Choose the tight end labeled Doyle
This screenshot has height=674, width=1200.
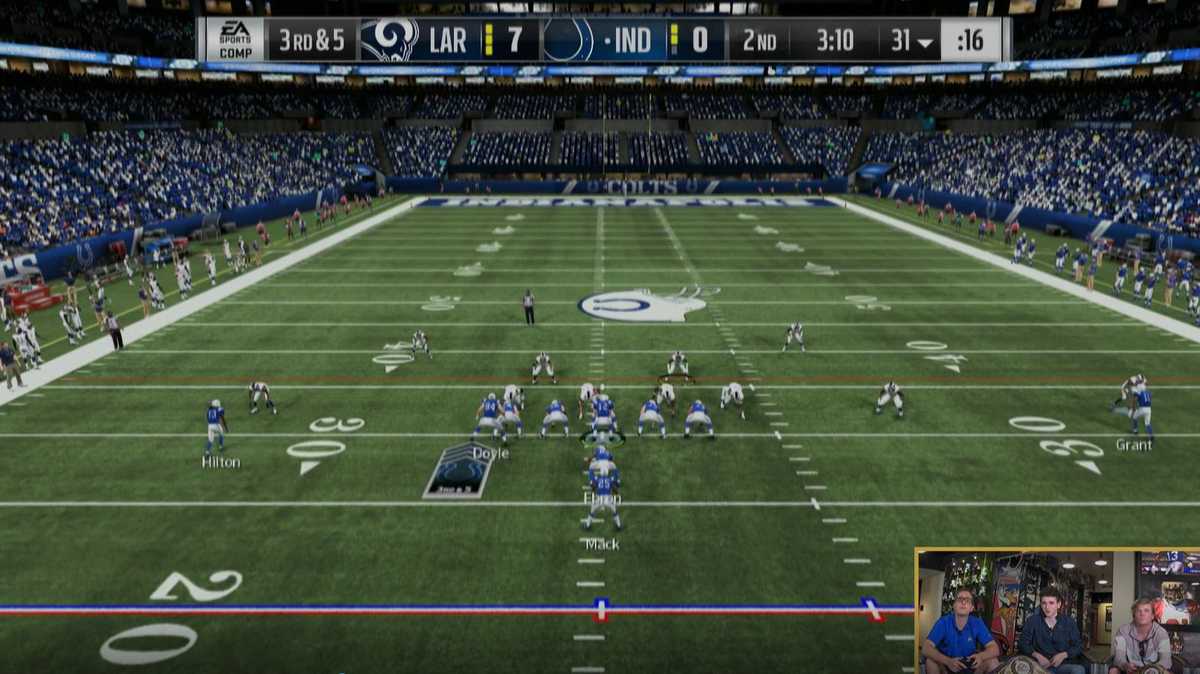click(489, 418)
